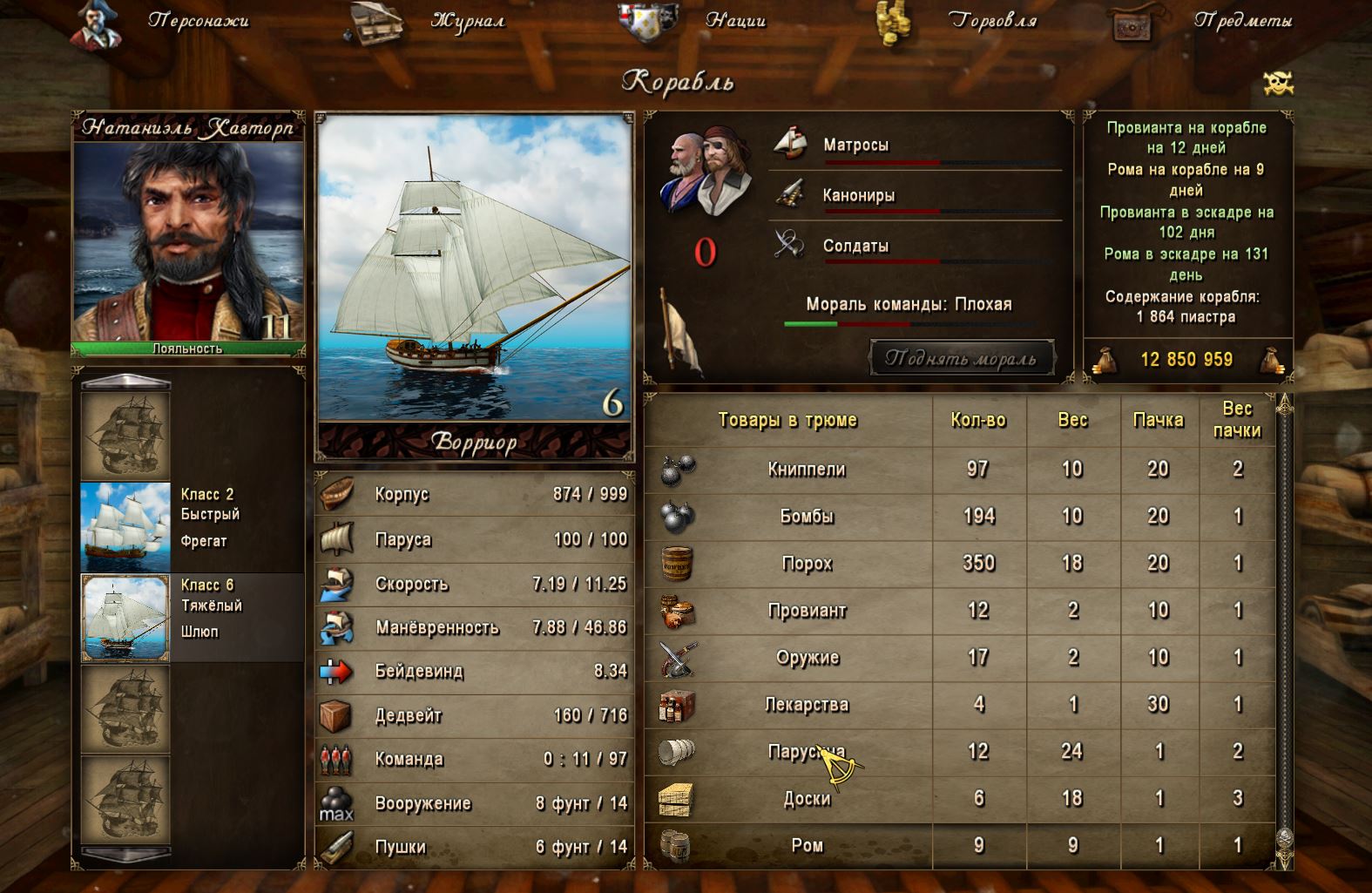Select the Доски planks row
This screenshot has width=1372, height=893.
click(x=807, y=799)
